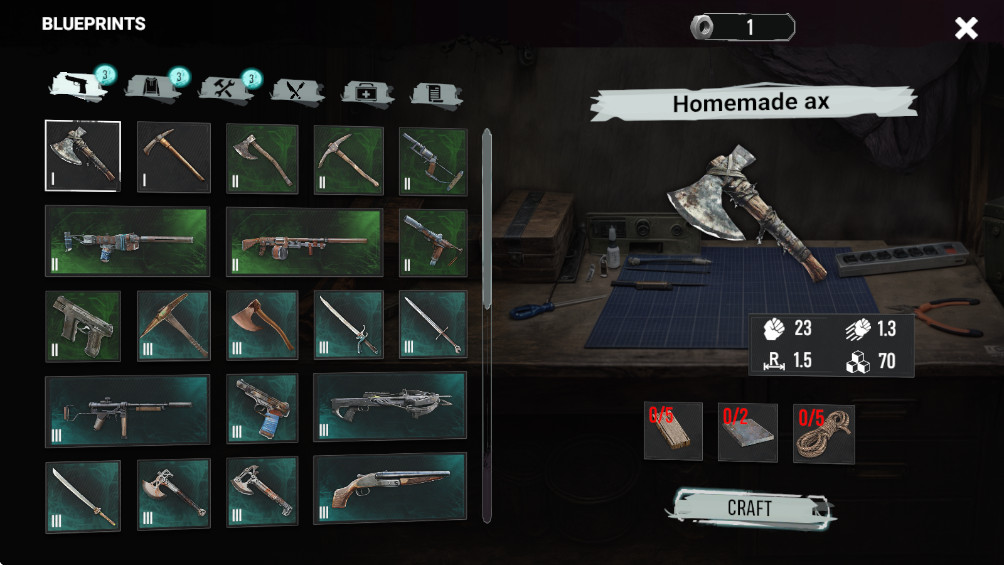1004x565 pixels.
Task: Switch to the weapons blueprint tab
Action: tap(79, 88)
